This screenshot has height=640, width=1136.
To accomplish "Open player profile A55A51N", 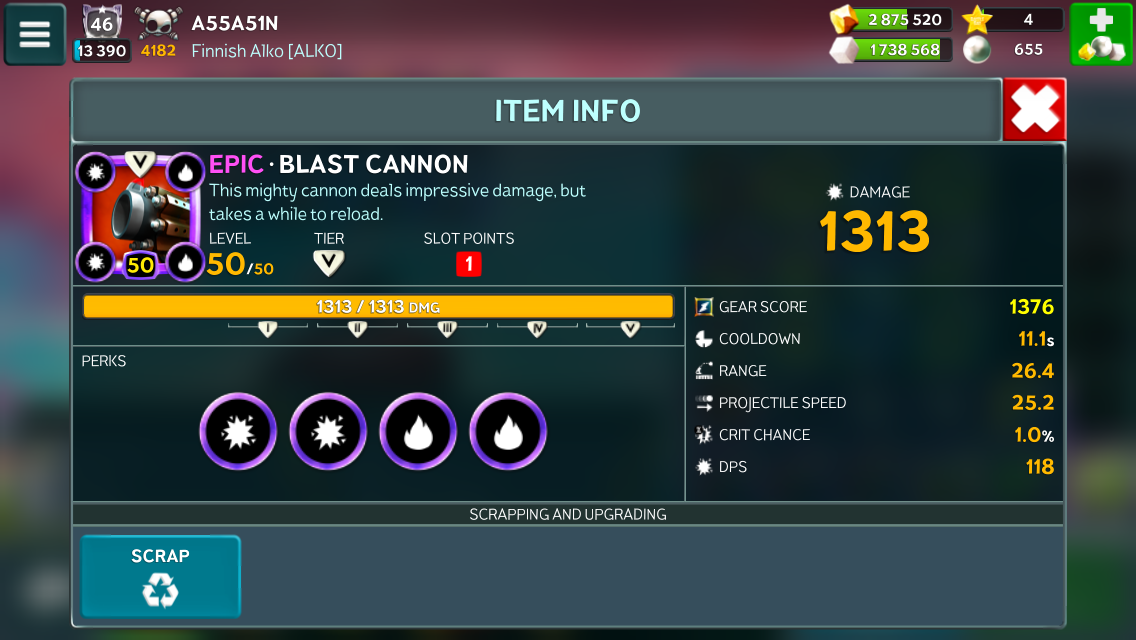I will click(235, 23).
